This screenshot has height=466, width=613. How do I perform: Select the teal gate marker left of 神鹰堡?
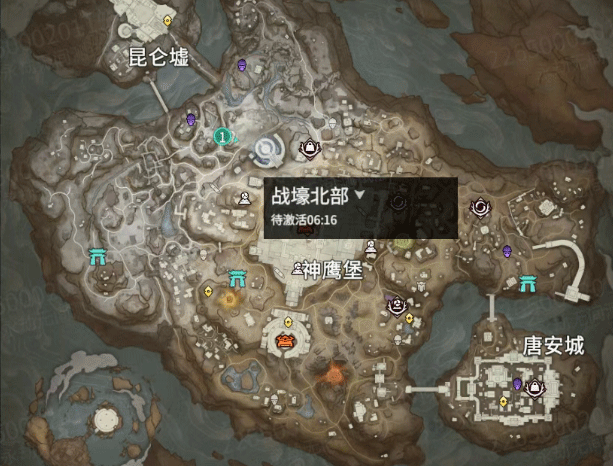click(238, 278)
